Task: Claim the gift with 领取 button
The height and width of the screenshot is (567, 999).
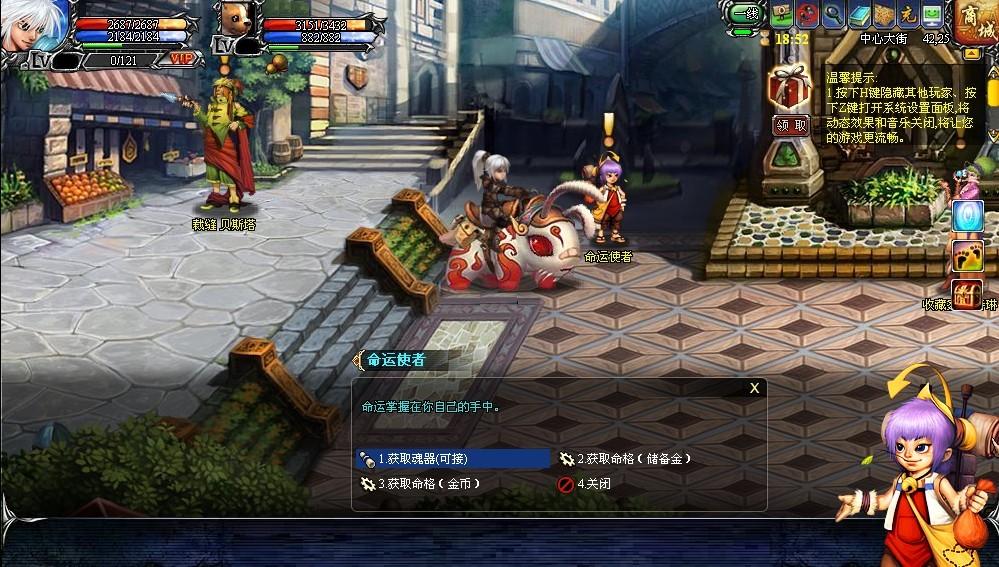Action: (790, 125)
